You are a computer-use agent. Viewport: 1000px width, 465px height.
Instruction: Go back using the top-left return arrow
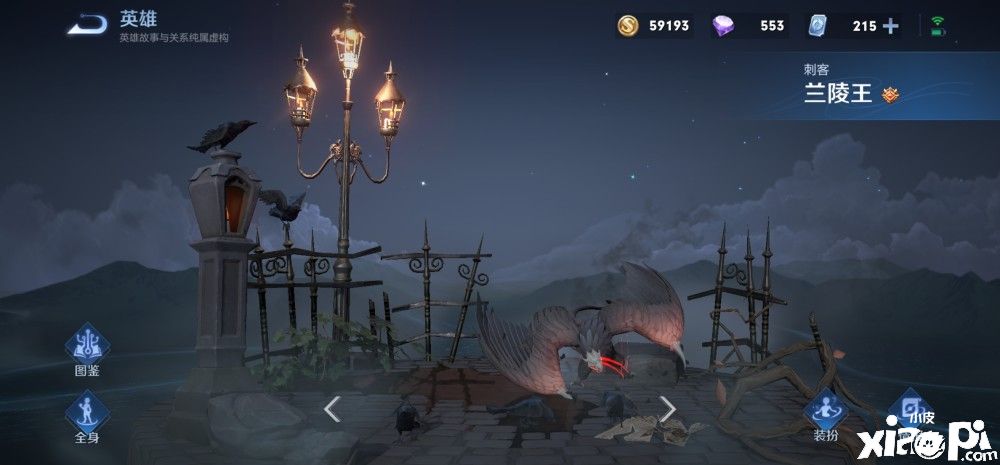87,24
